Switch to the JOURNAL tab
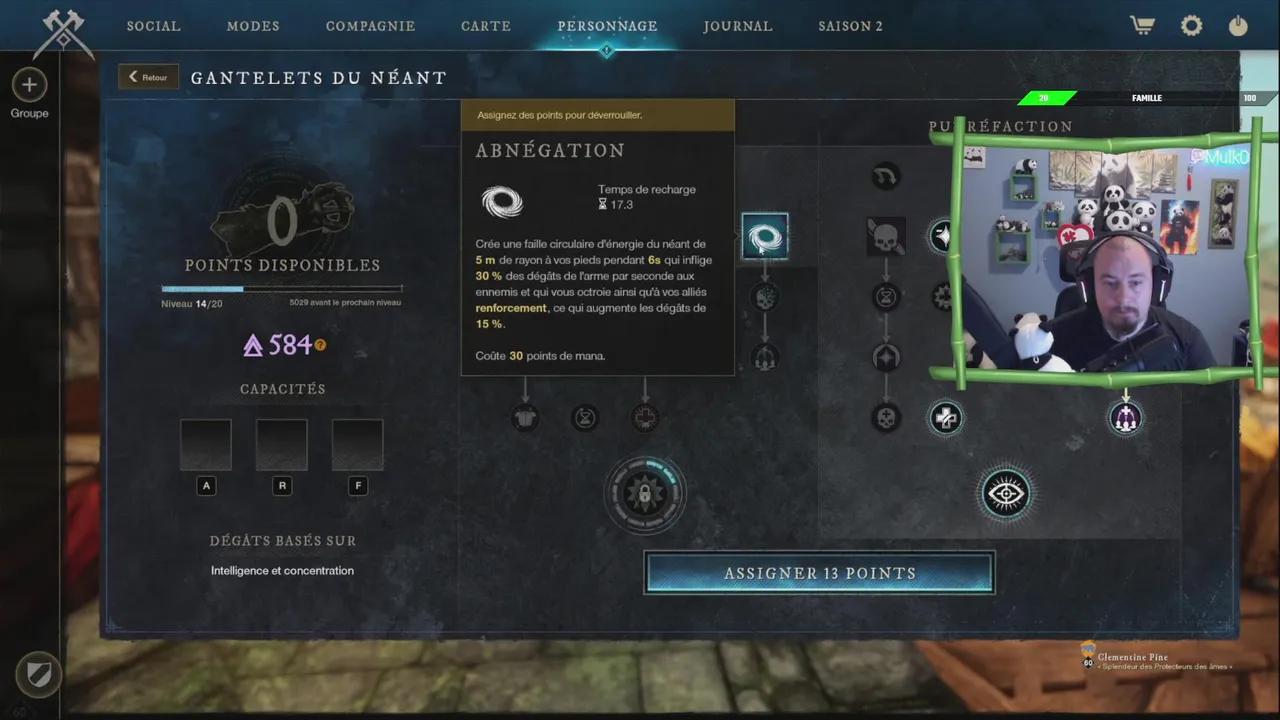1280x720 pixels. [738, 26]
